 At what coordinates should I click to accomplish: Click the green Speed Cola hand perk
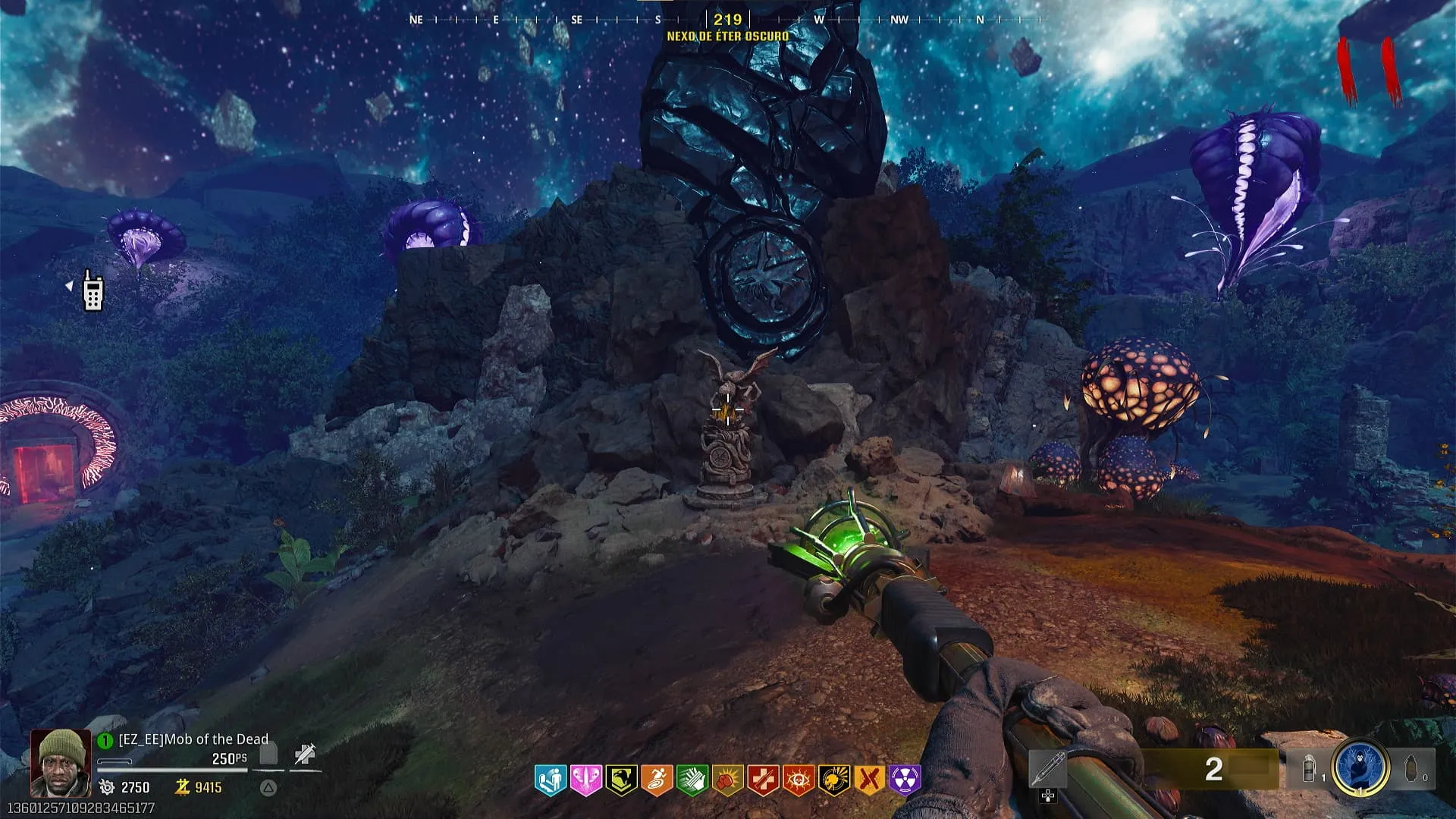tap(692, 780)
